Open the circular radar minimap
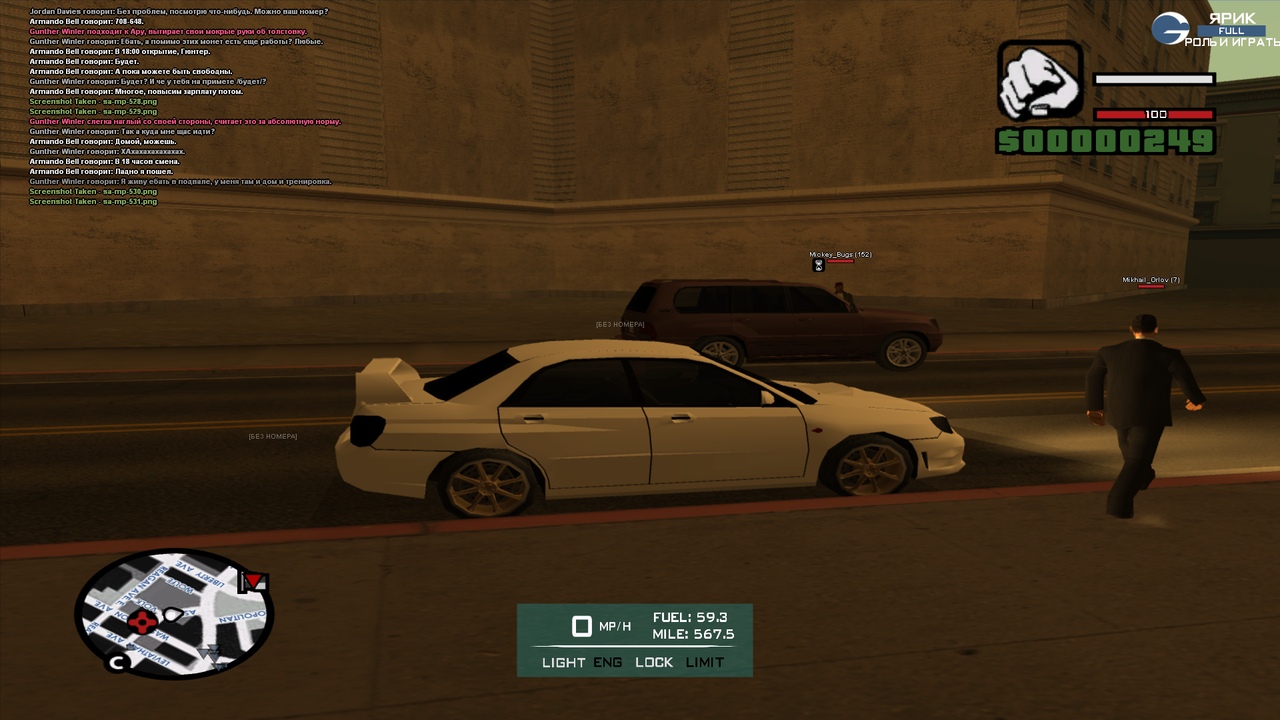The height and width of the screenshot is (720, 1280). click(174, 612)
